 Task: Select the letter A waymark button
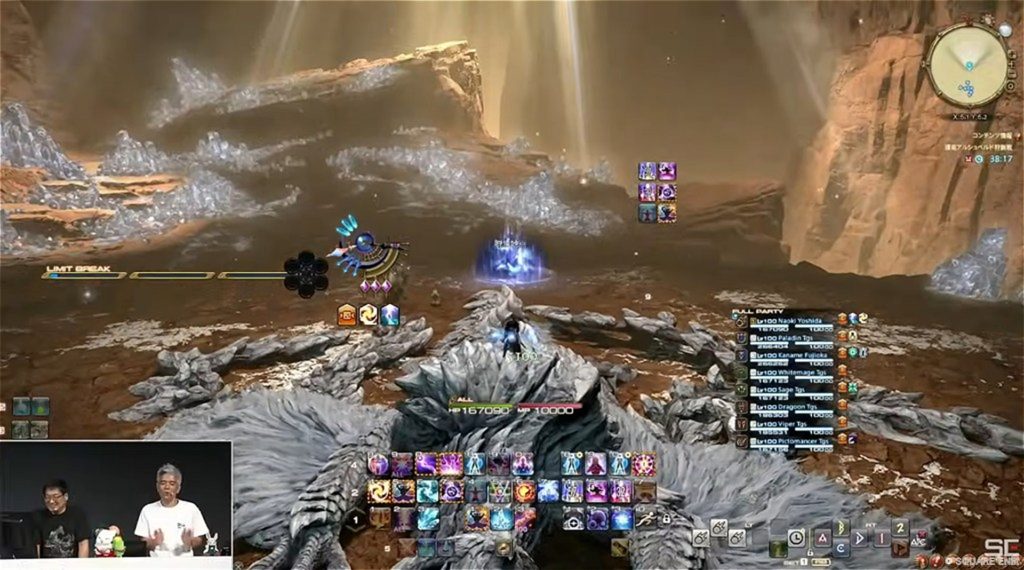822,537
